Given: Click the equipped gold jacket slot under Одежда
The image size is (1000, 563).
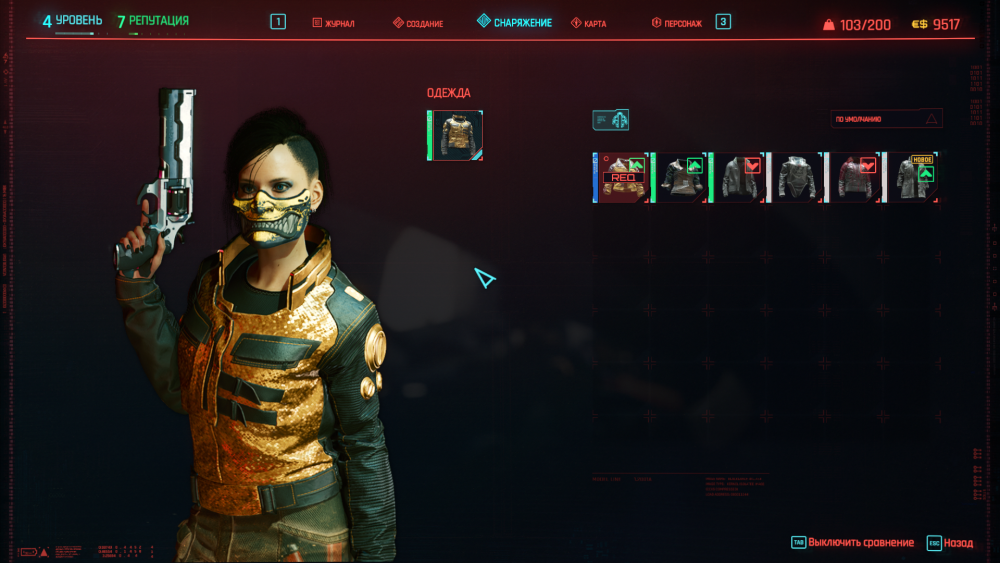Looking at the screenshot, I should pos(455,135).
